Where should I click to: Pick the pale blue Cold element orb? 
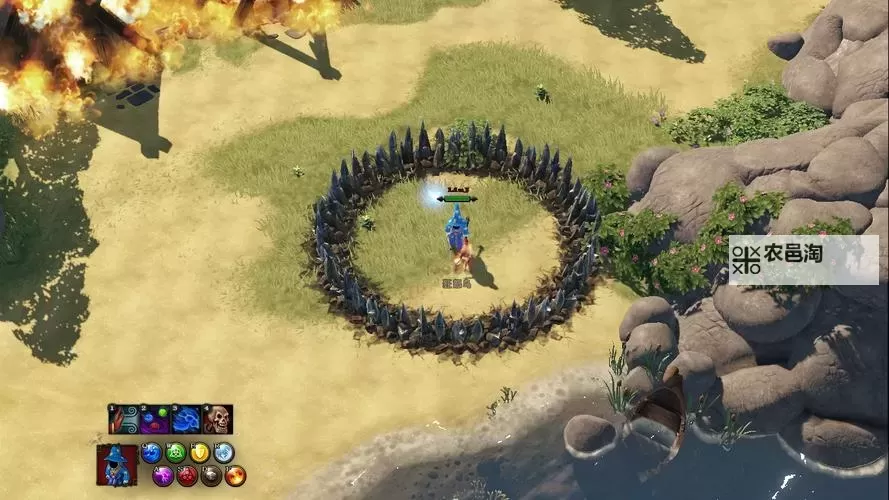[224, 453]
